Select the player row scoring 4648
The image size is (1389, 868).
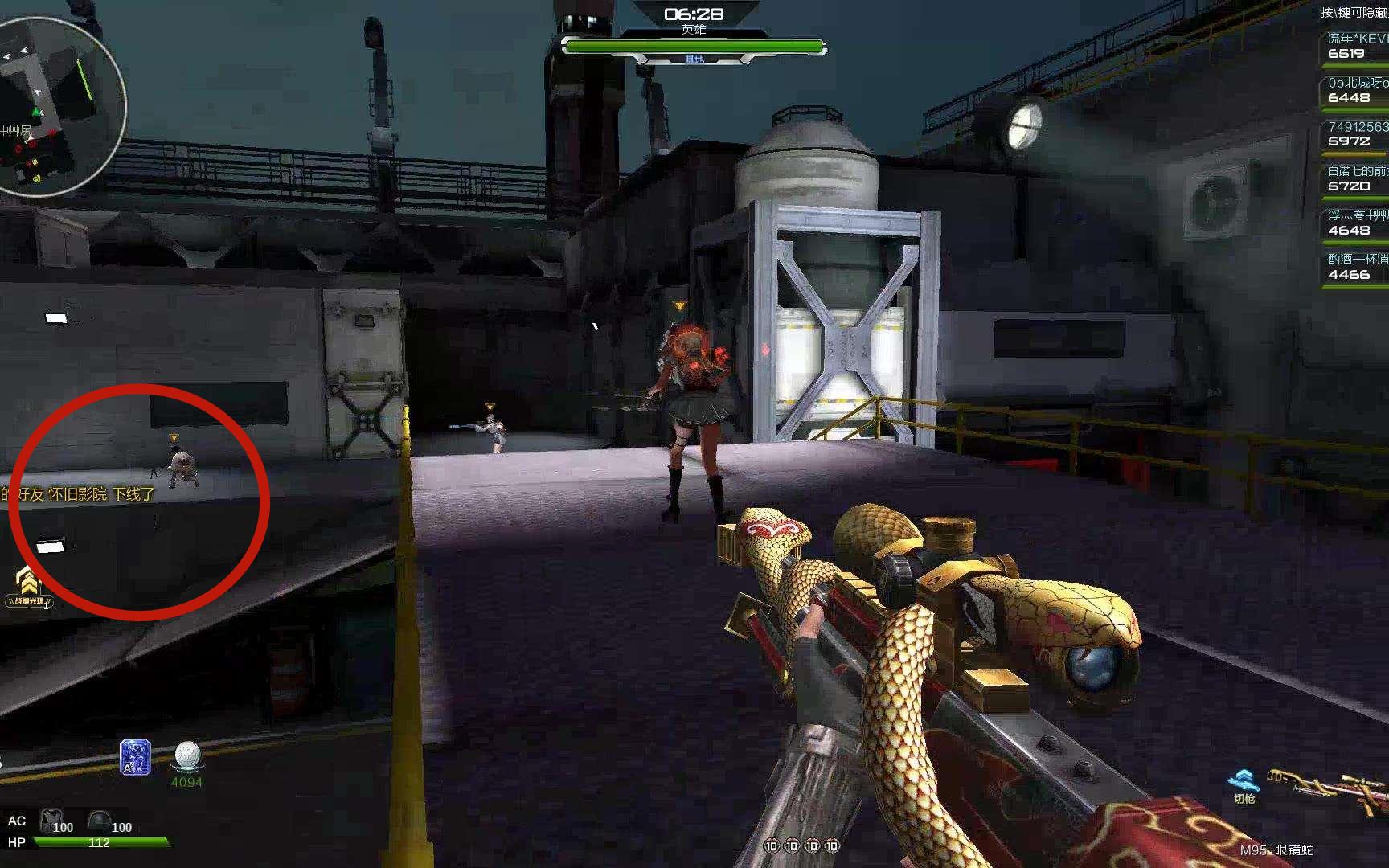[1356, 223]
